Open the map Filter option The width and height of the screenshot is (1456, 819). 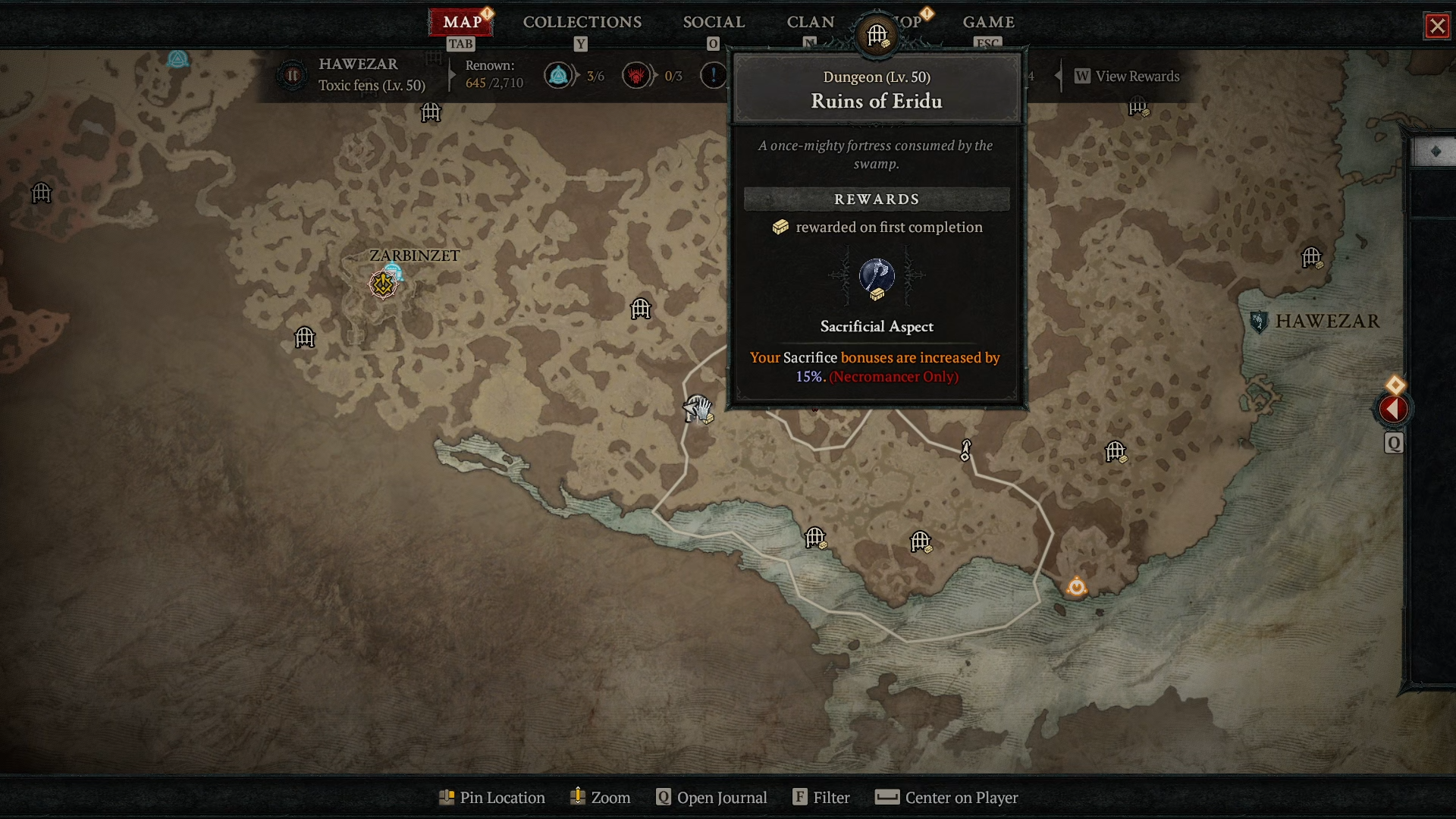coord(821,798)
